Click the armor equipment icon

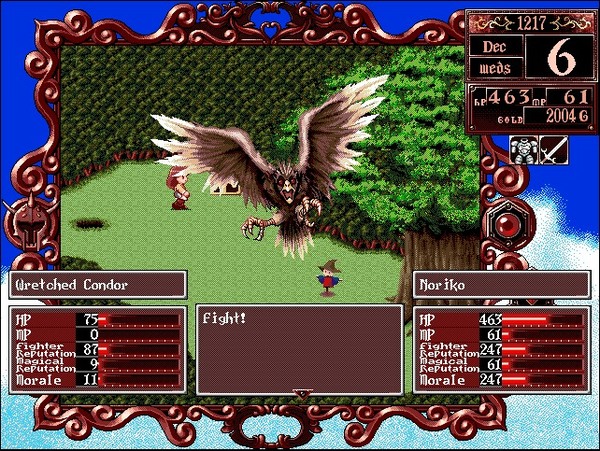(524, 150)
